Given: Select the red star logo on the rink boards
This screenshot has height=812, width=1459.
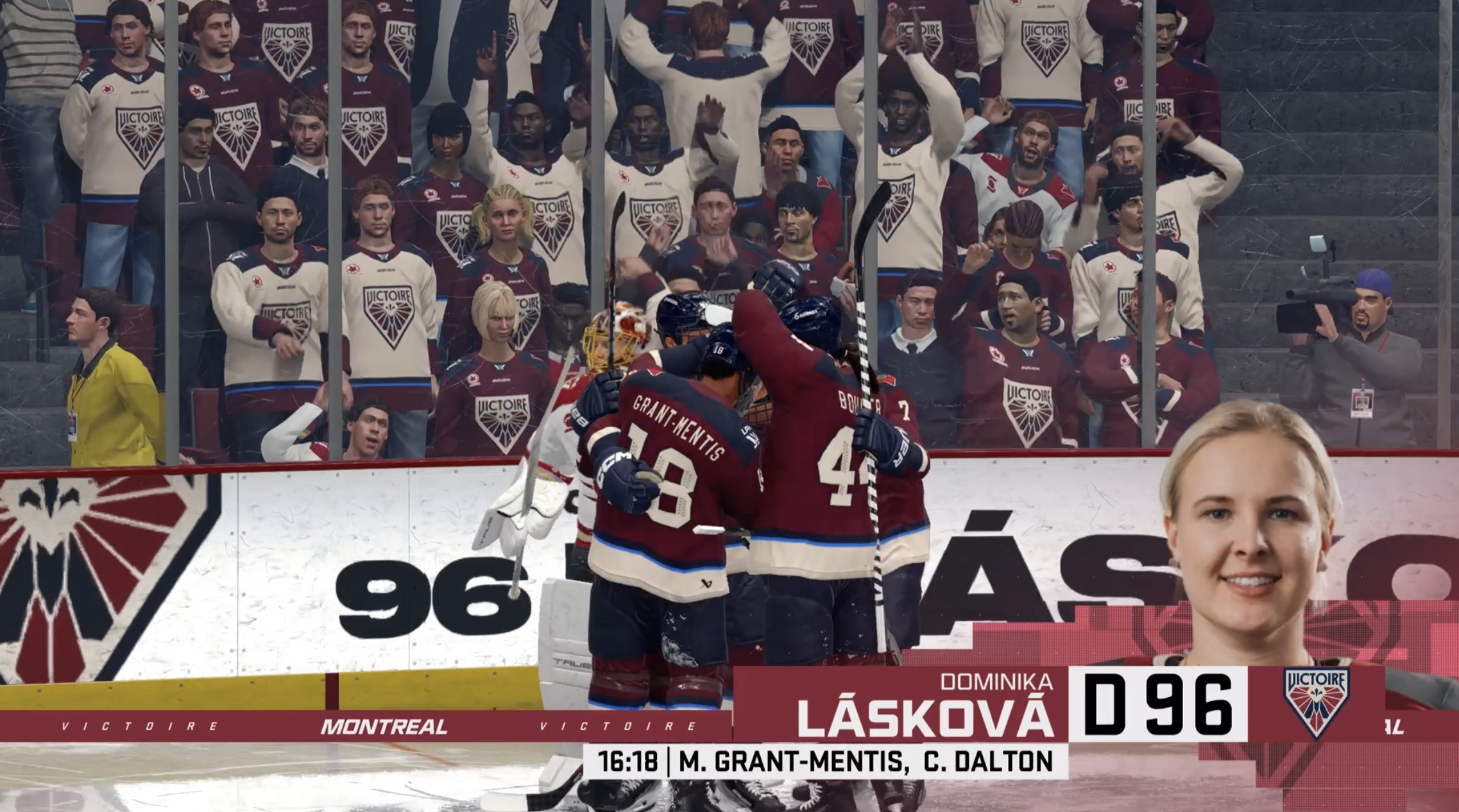Looking at the screenshot, I should (x=998, y=353).
